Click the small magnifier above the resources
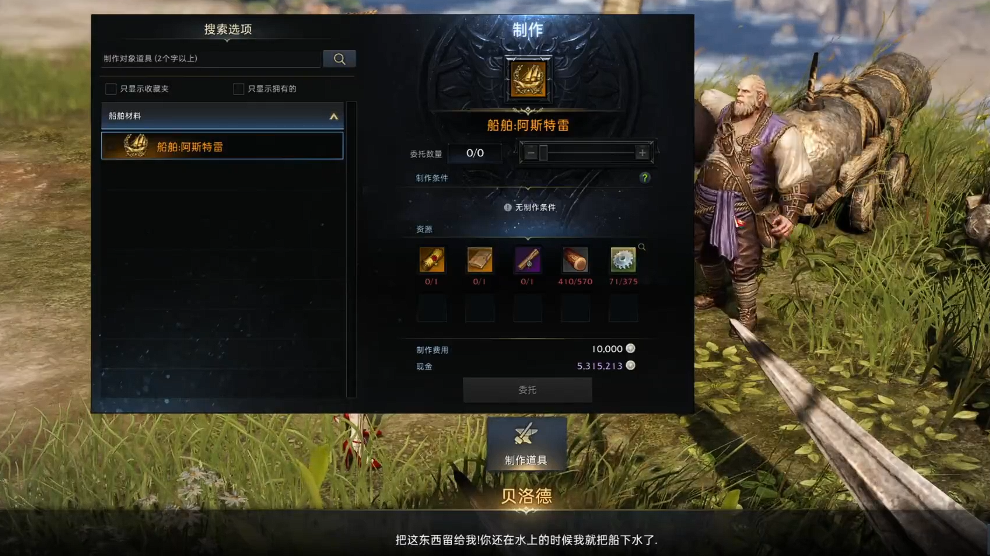This screenshot has width=990, height=556. pos(642,246)
